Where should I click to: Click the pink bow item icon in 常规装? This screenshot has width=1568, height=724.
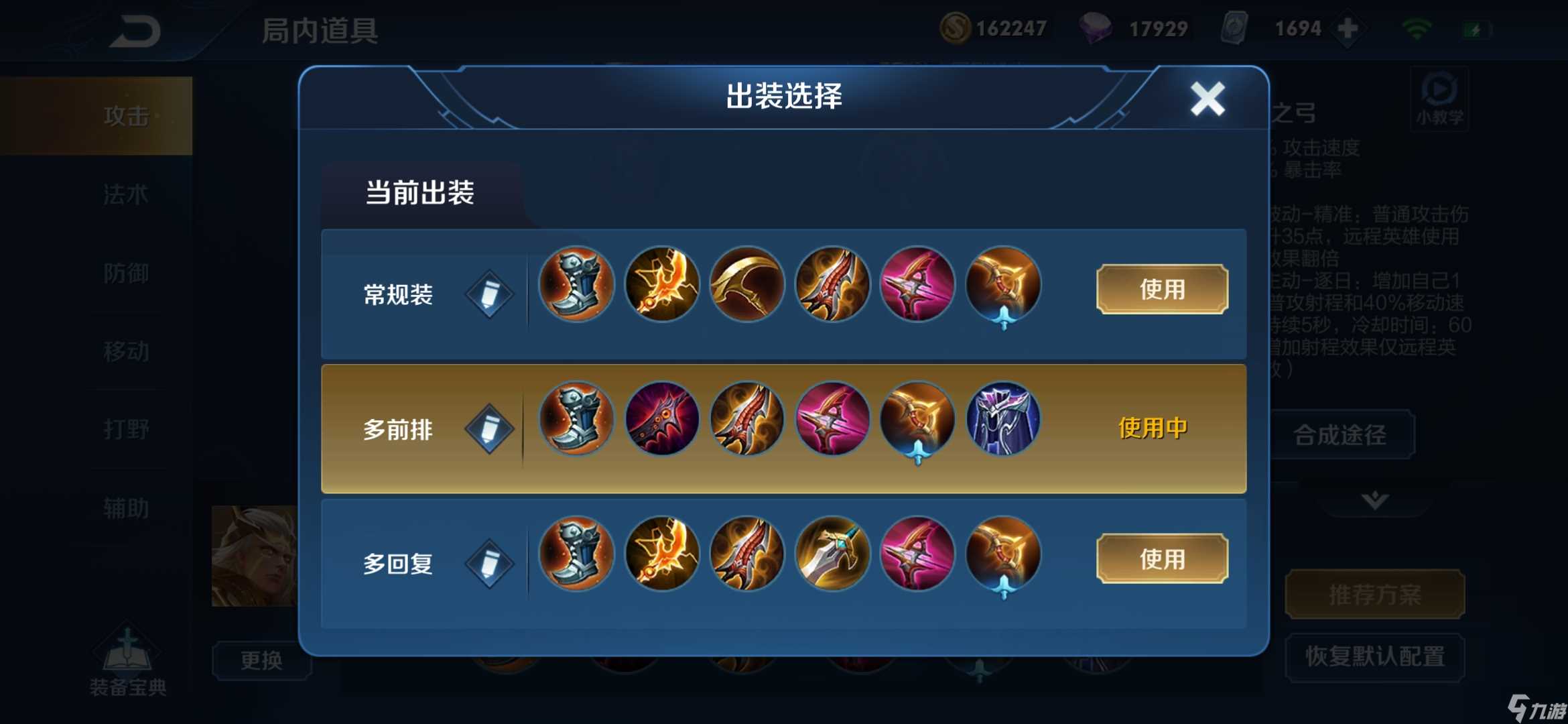917,284
